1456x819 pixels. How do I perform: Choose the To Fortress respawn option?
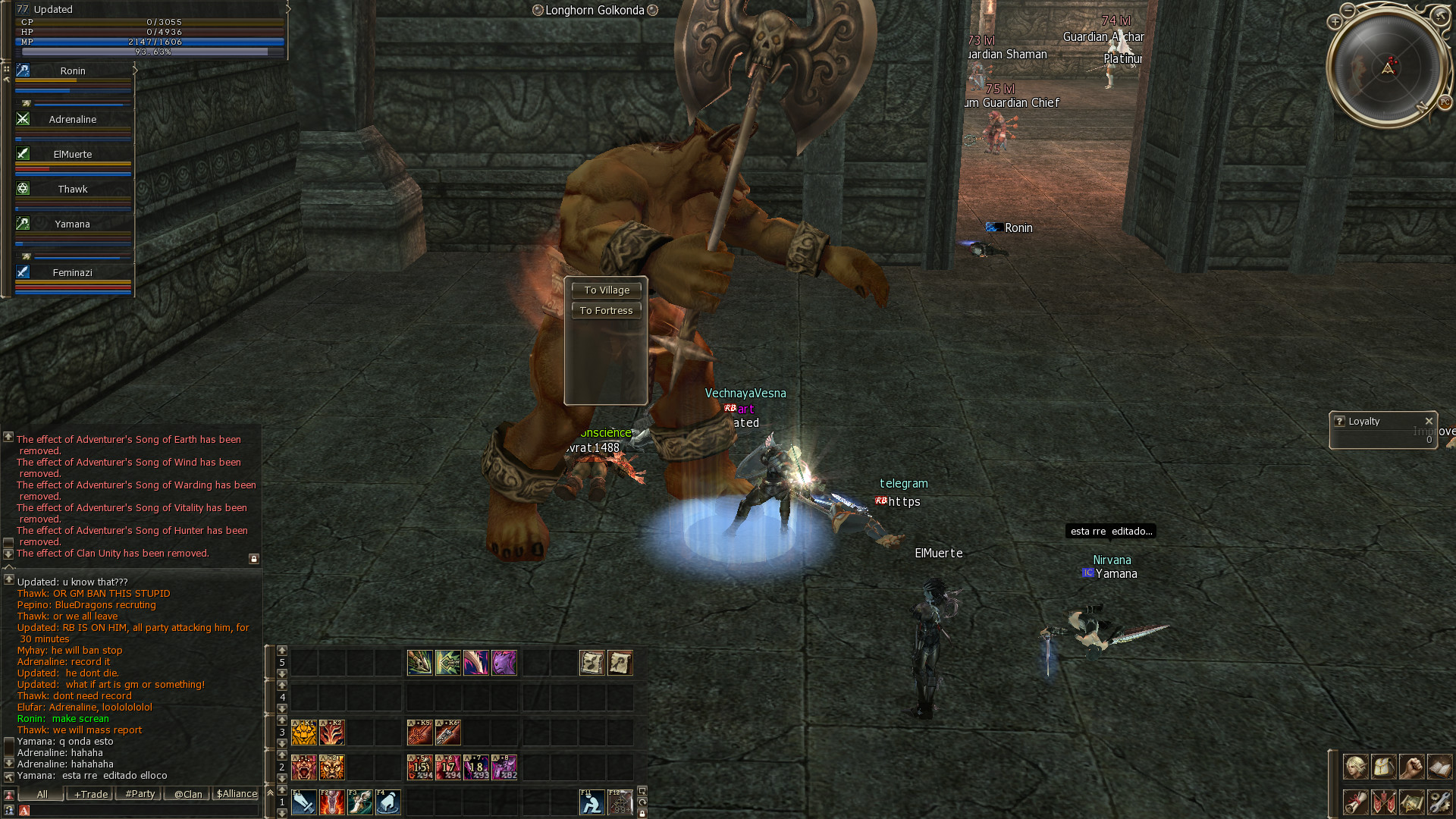coord(607,310)
